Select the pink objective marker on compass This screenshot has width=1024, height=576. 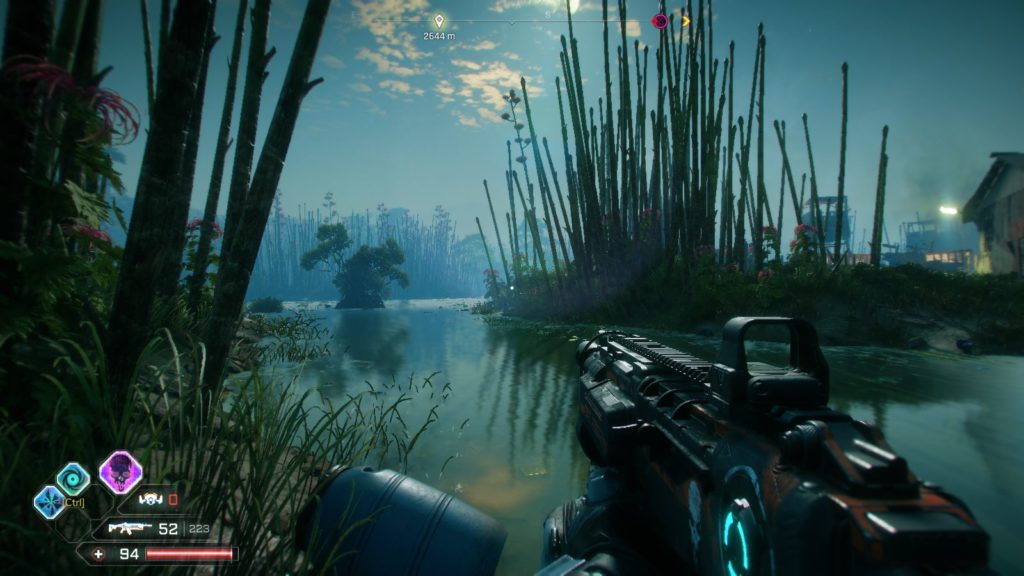pos(659,21)
